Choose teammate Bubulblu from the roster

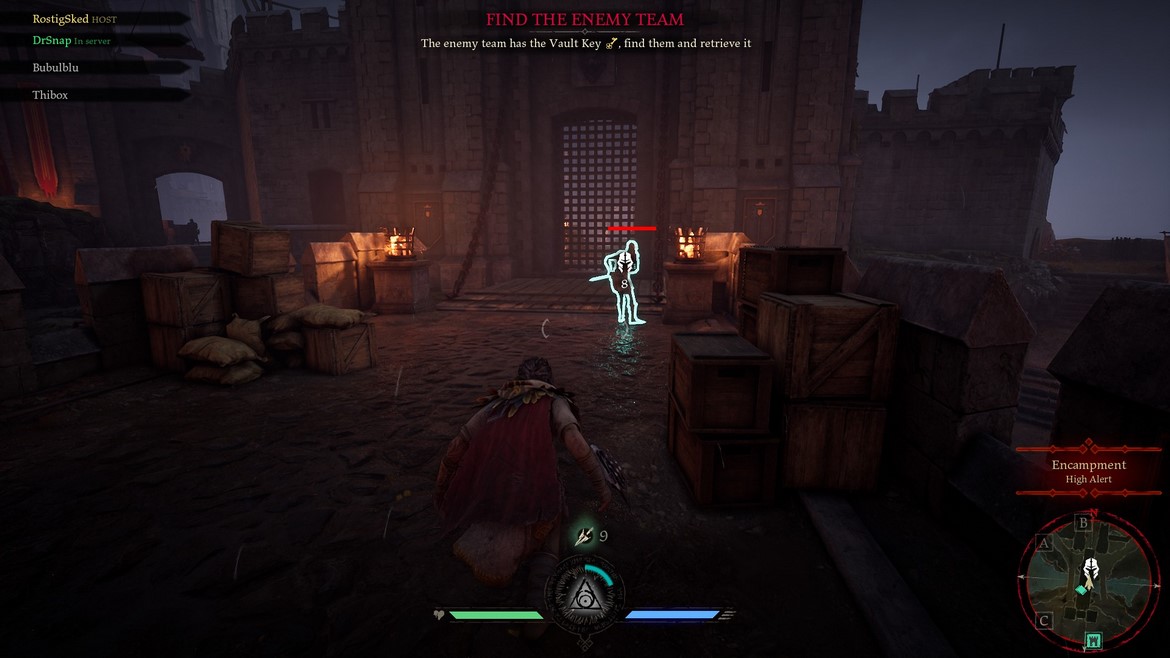(55, 68)
